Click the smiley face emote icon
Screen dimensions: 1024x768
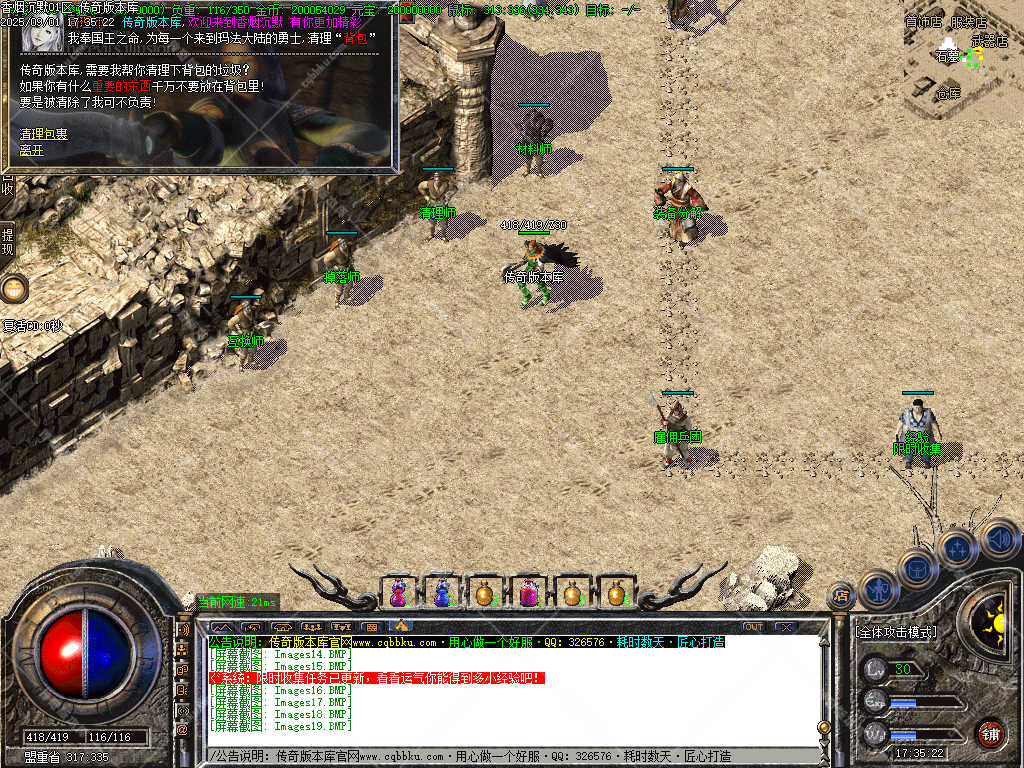pos(14,289)
